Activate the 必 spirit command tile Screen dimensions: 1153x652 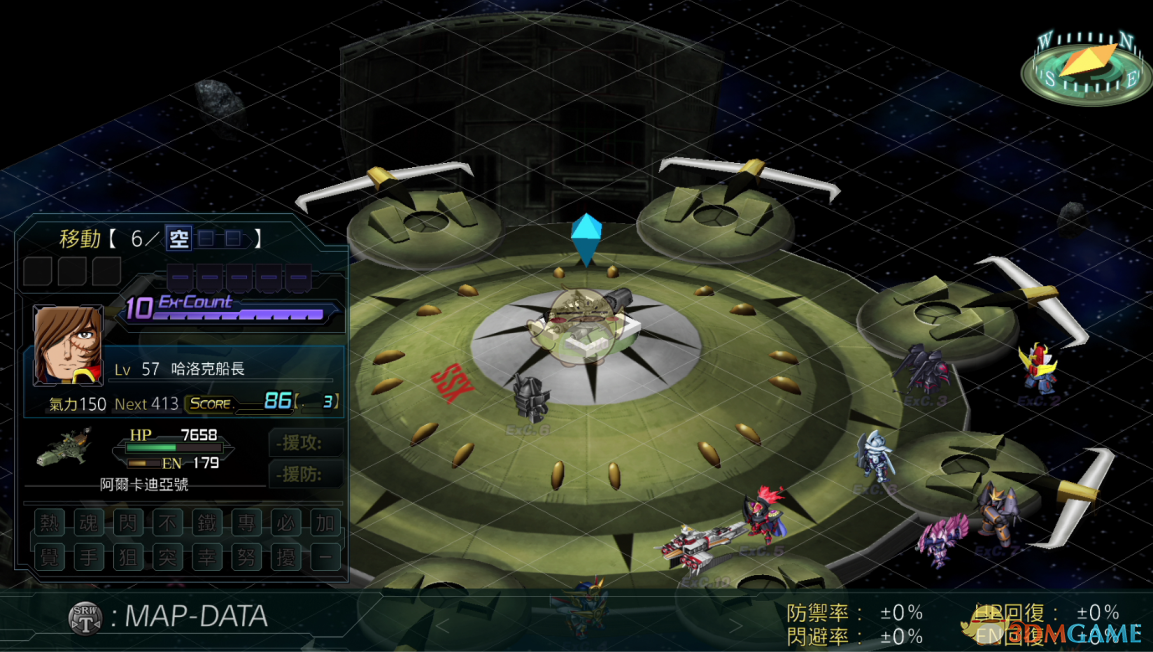point(285,523)
